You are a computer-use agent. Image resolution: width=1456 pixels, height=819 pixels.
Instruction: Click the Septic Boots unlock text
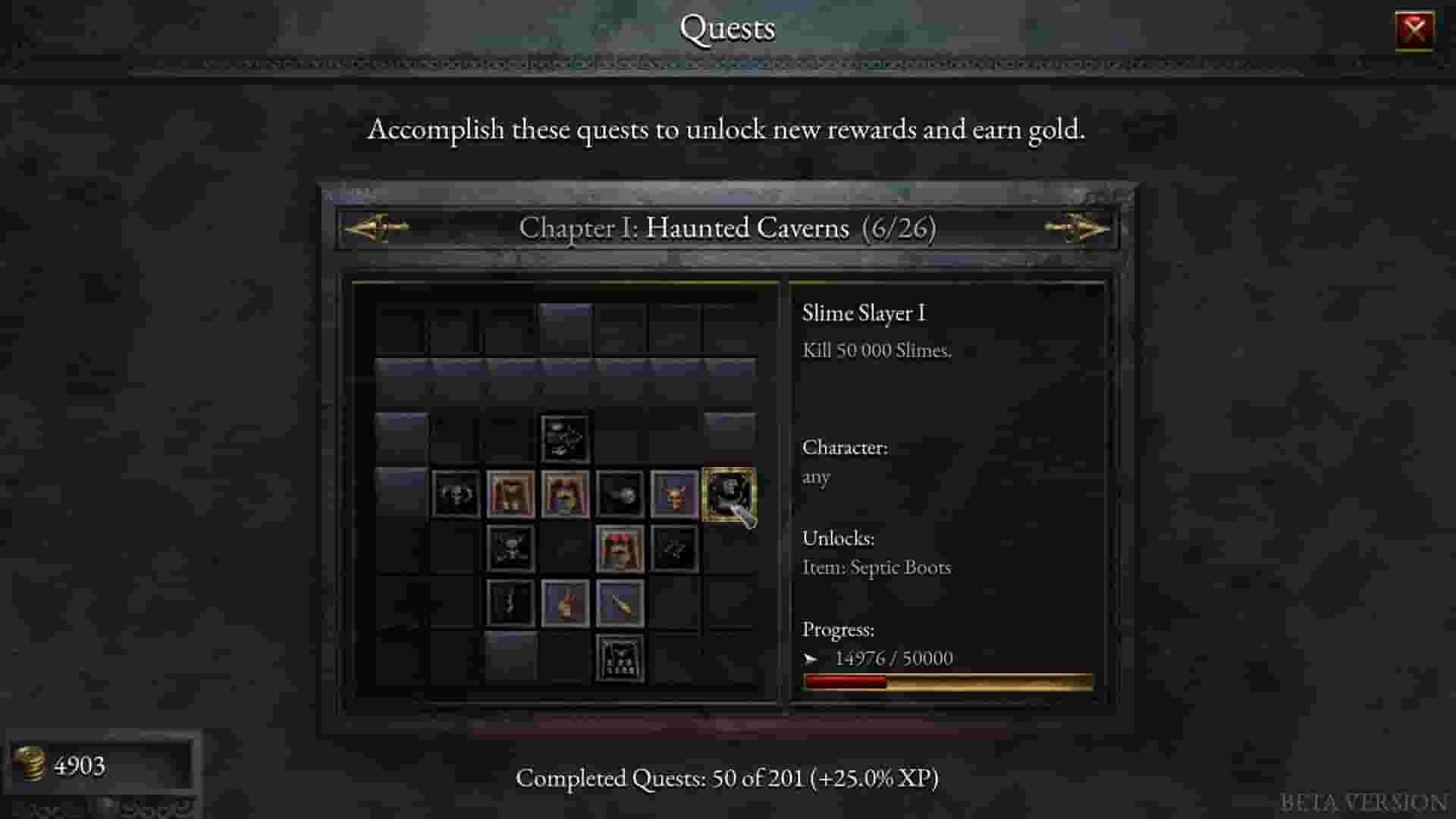(877, 567)
